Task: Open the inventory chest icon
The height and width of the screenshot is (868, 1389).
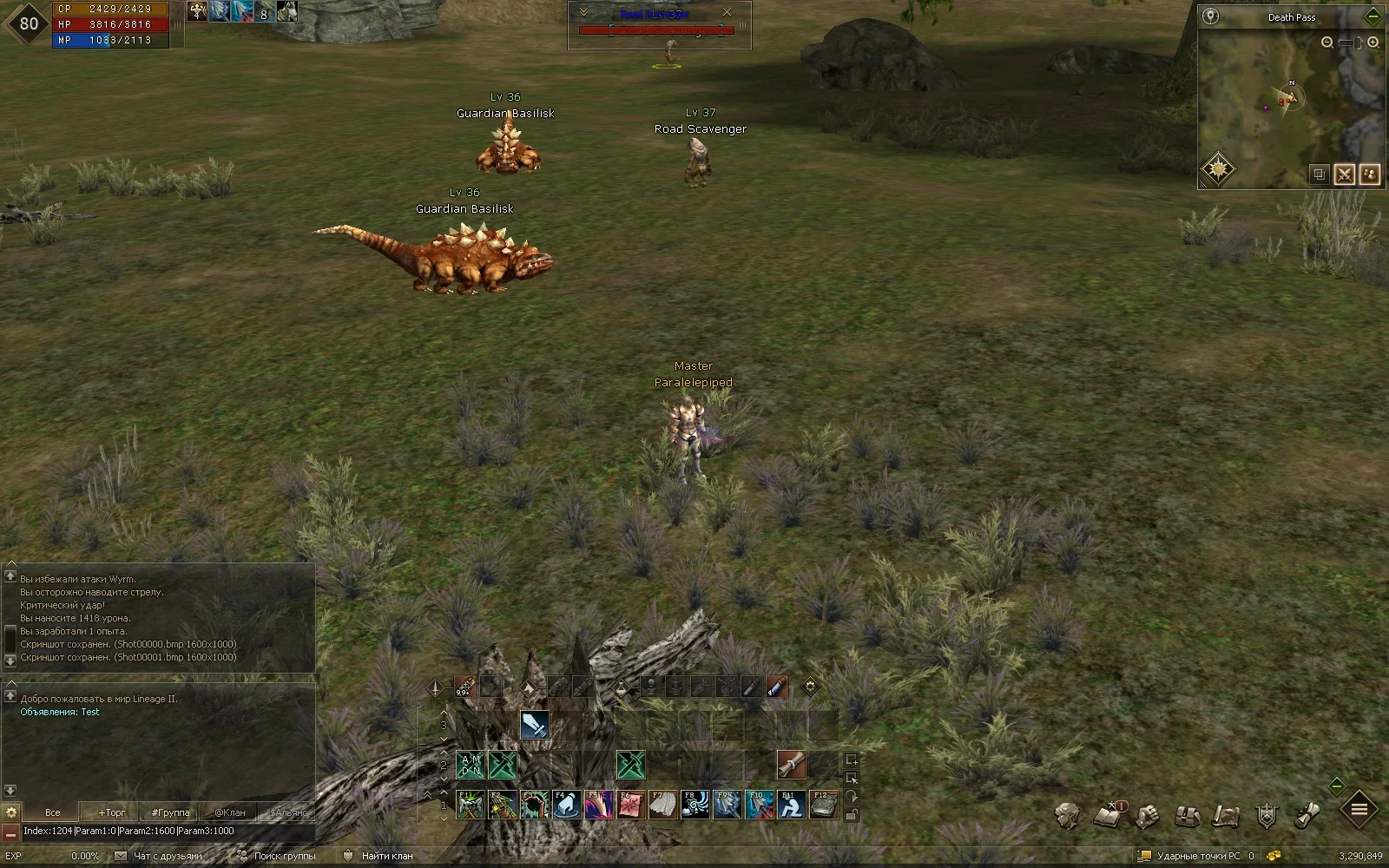Action: [1187, 816]
